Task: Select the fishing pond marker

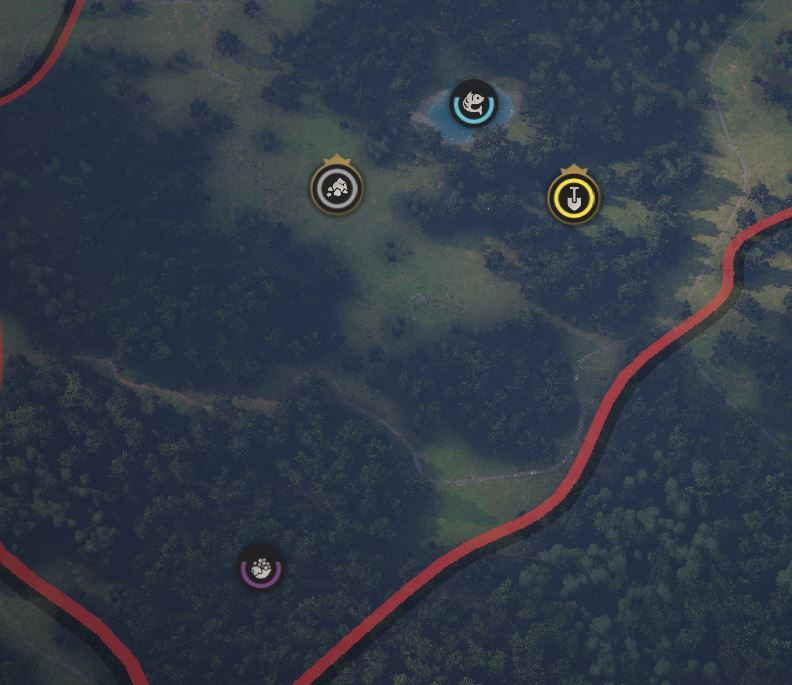Action: click(473, 104)
